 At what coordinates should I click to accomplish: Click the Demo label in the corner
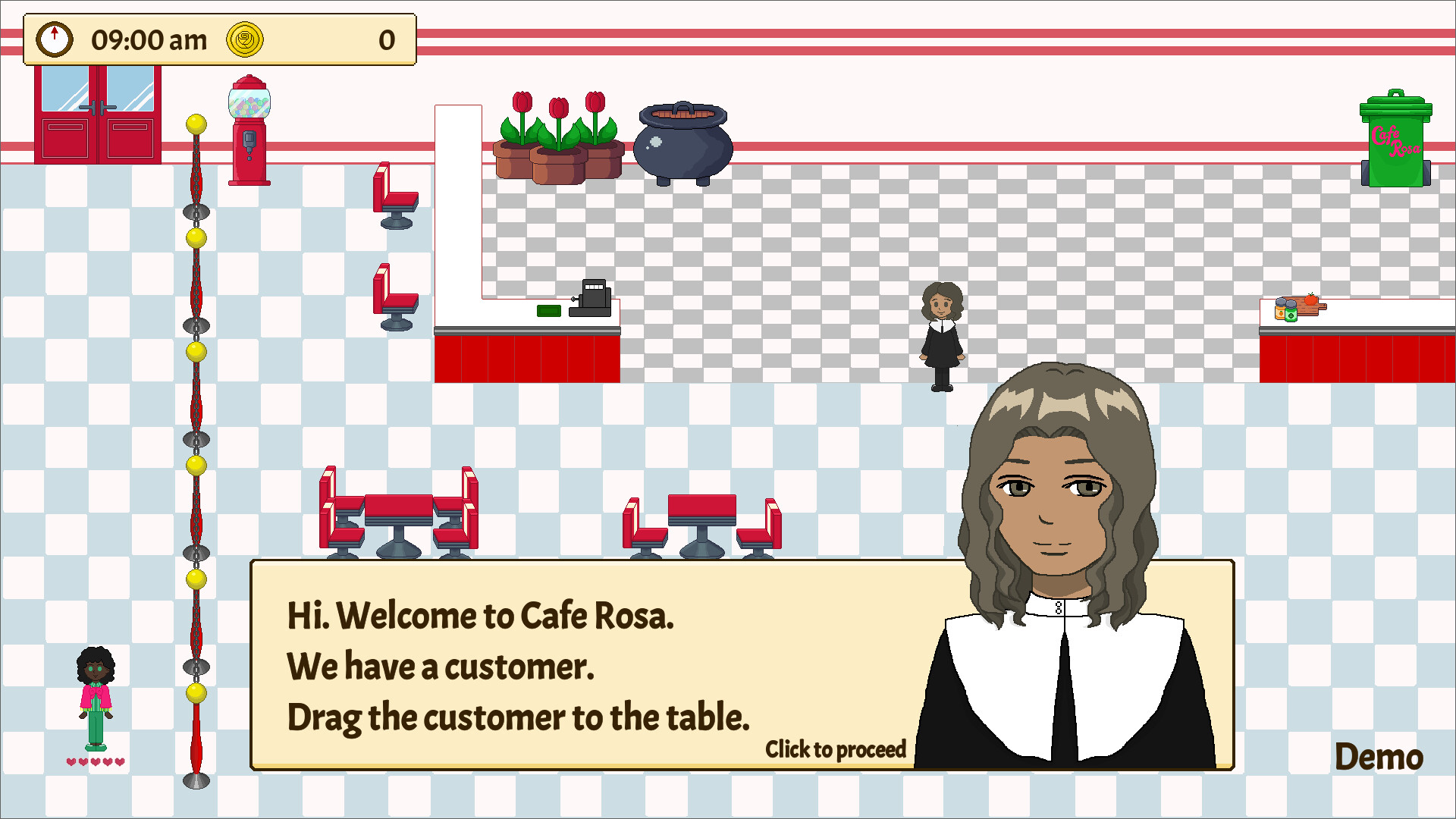click(x=1380, y=756)
